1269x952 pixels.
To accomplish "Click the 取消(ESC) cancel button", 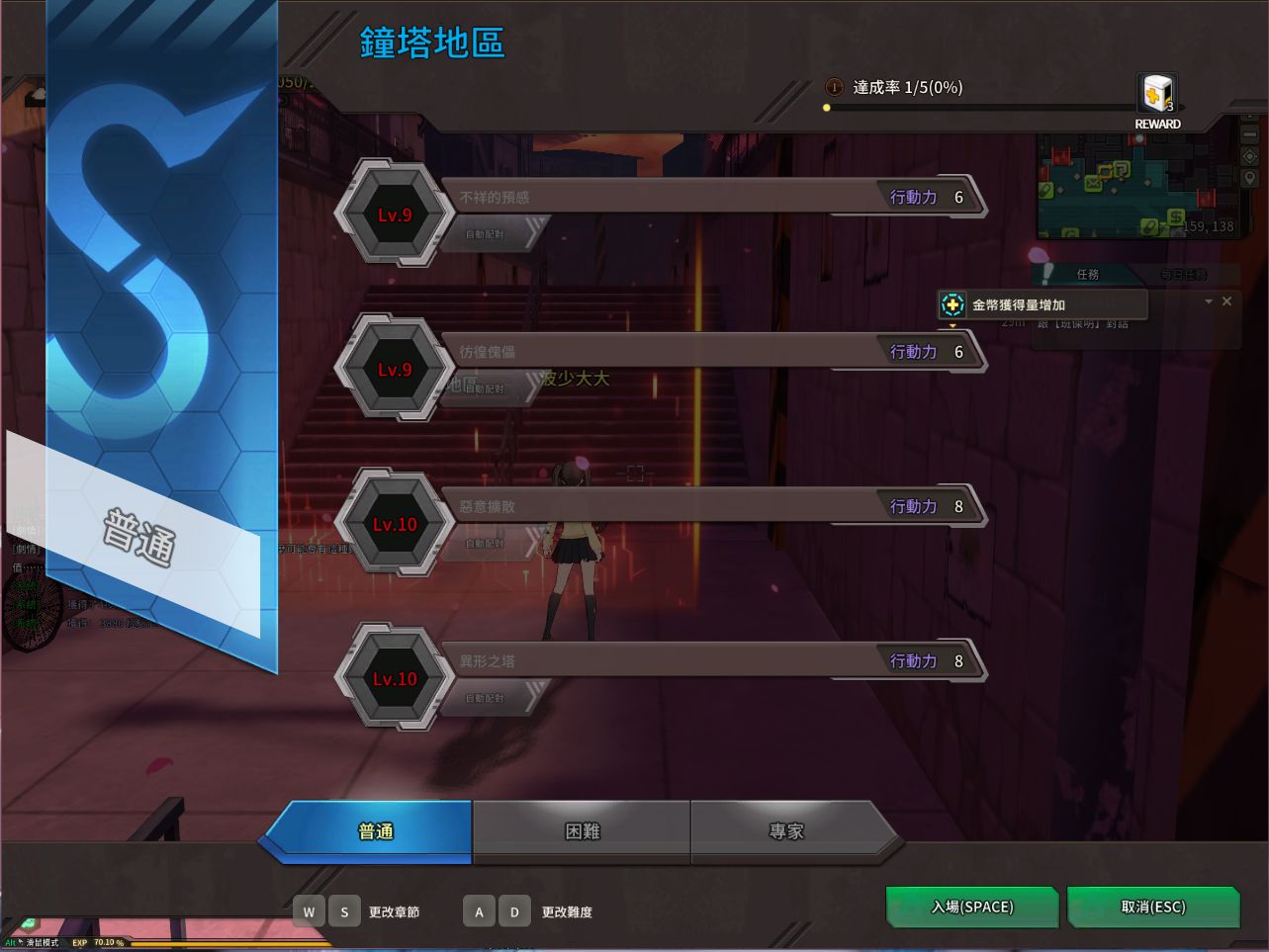I will pyautogui.click(x=1153, y=907).
